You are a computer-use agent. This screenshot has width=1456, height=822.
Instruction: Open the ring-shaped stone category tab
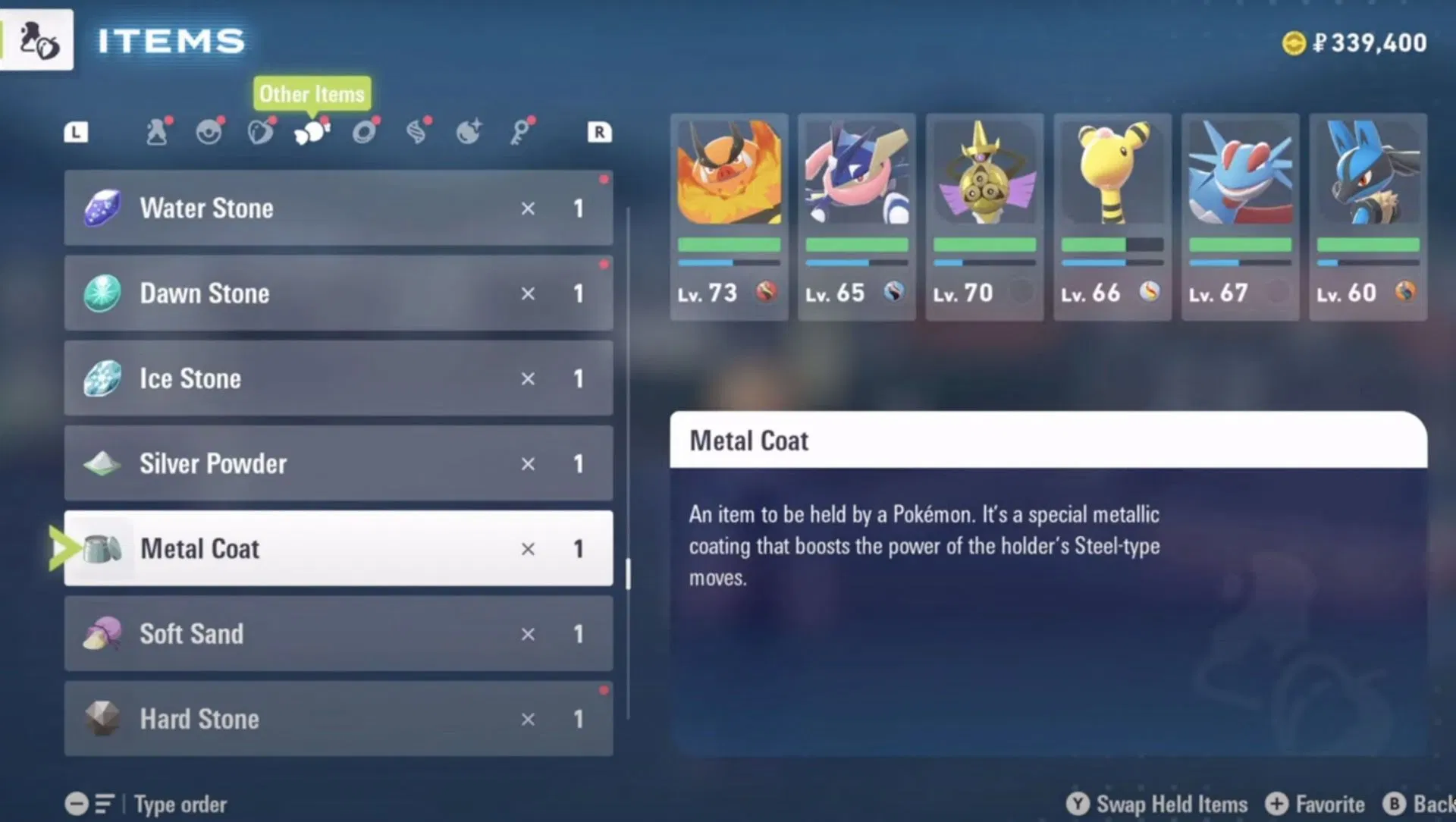[364, 132]
